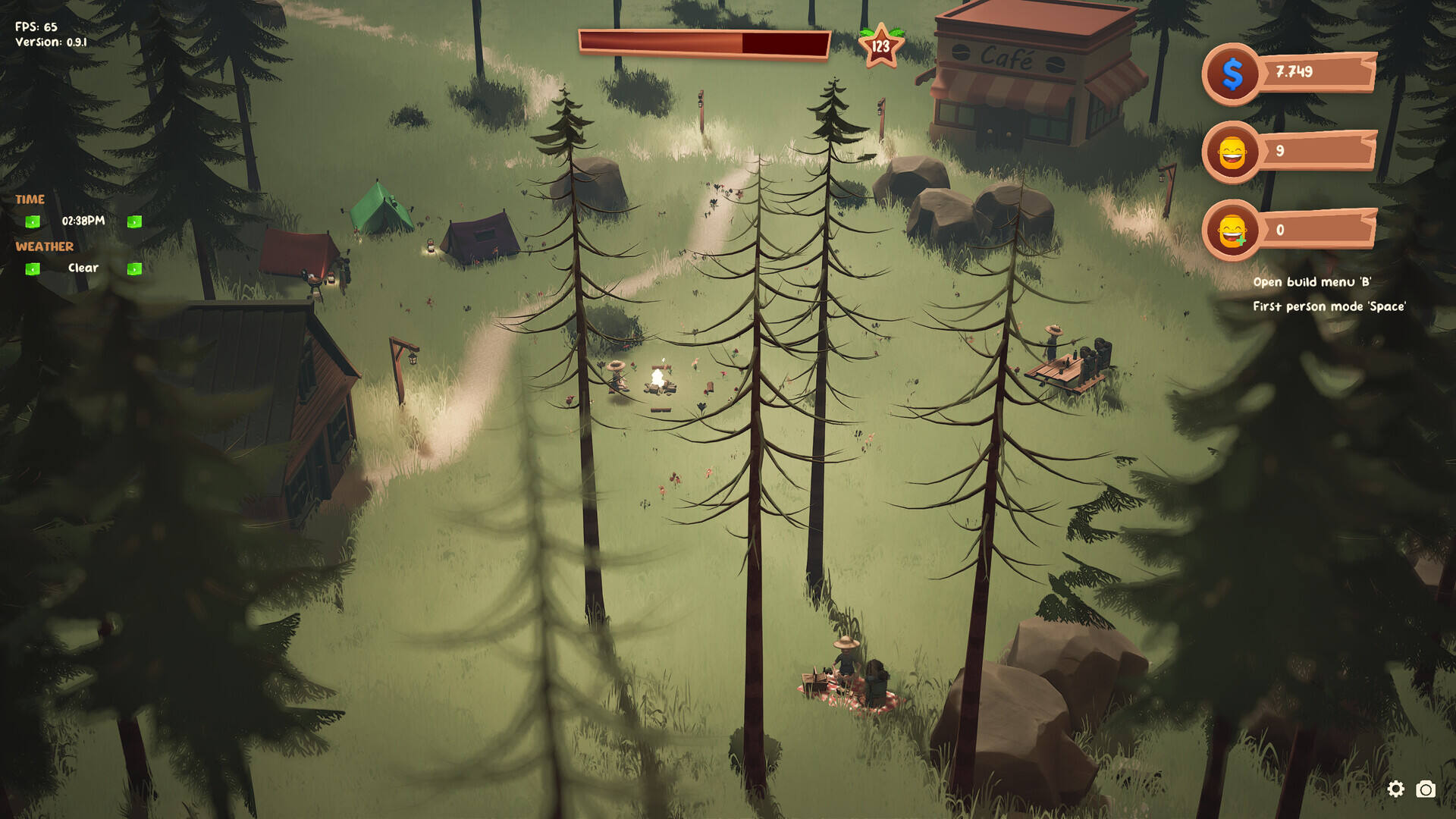The width and height of the screenshot is (1456, 819).
Task: Open the gear settings menu
Action: pos(1395,789)
